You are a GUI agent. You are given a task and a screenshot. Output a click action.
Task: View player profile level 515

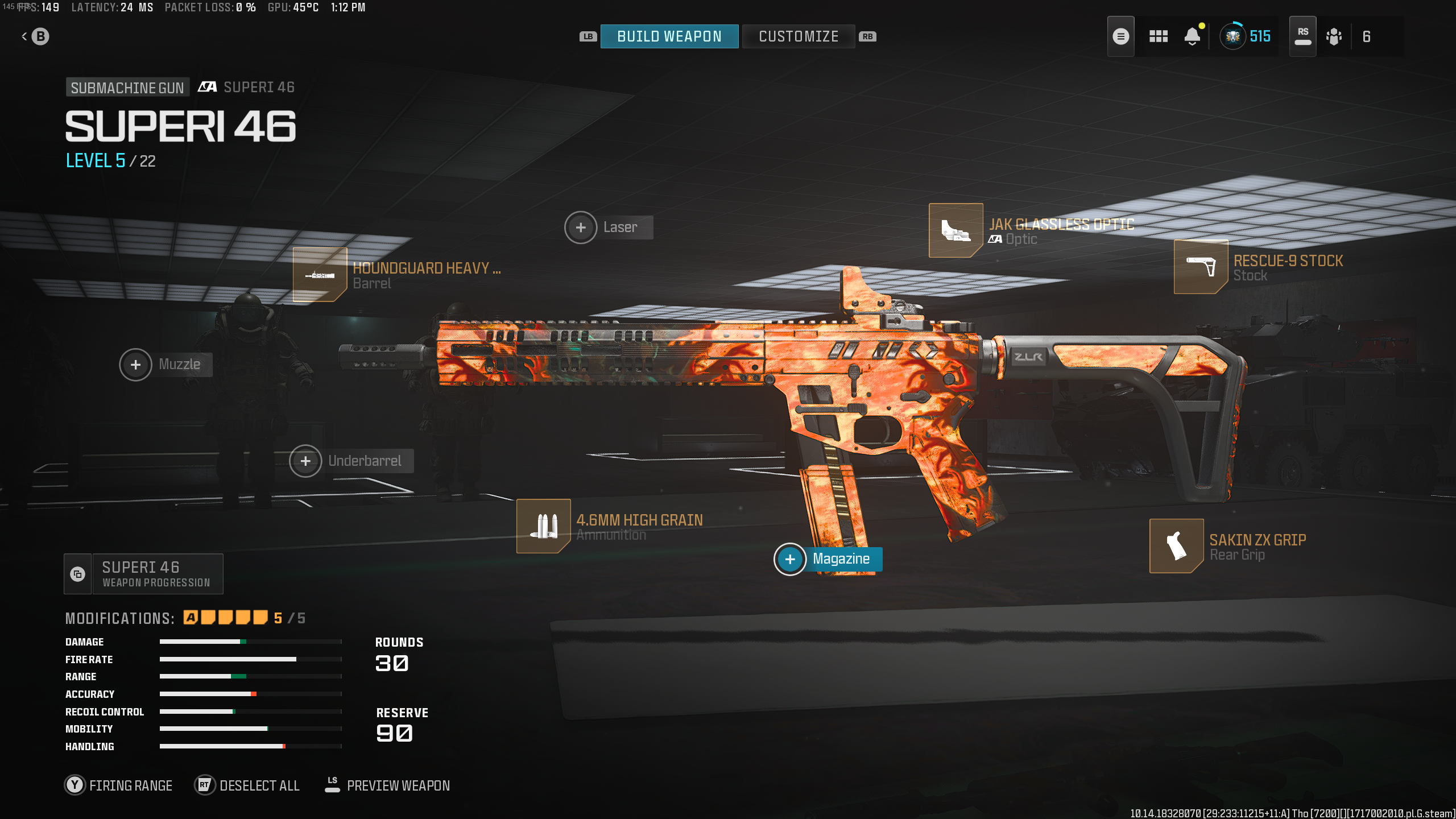(1246, 36)
